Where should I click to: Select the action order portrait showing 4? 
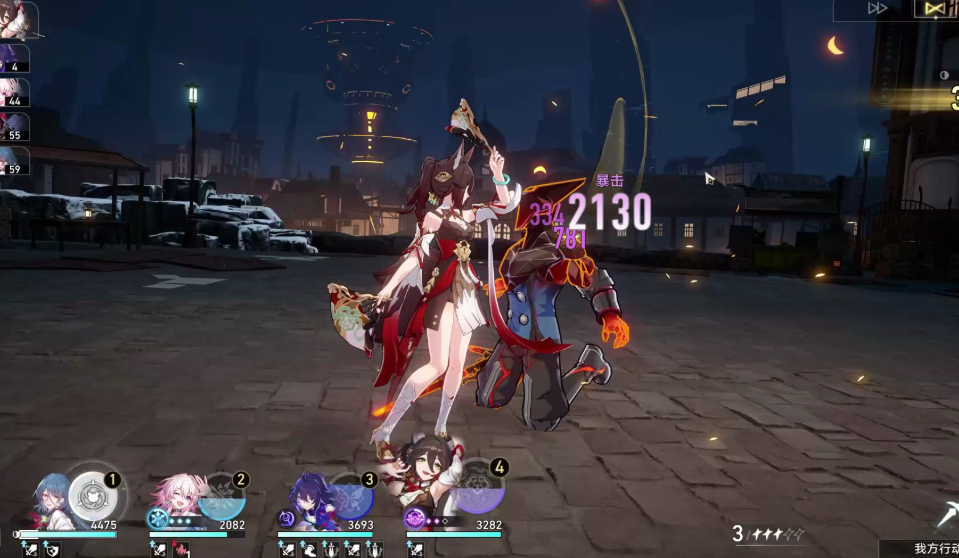point(14,58)
